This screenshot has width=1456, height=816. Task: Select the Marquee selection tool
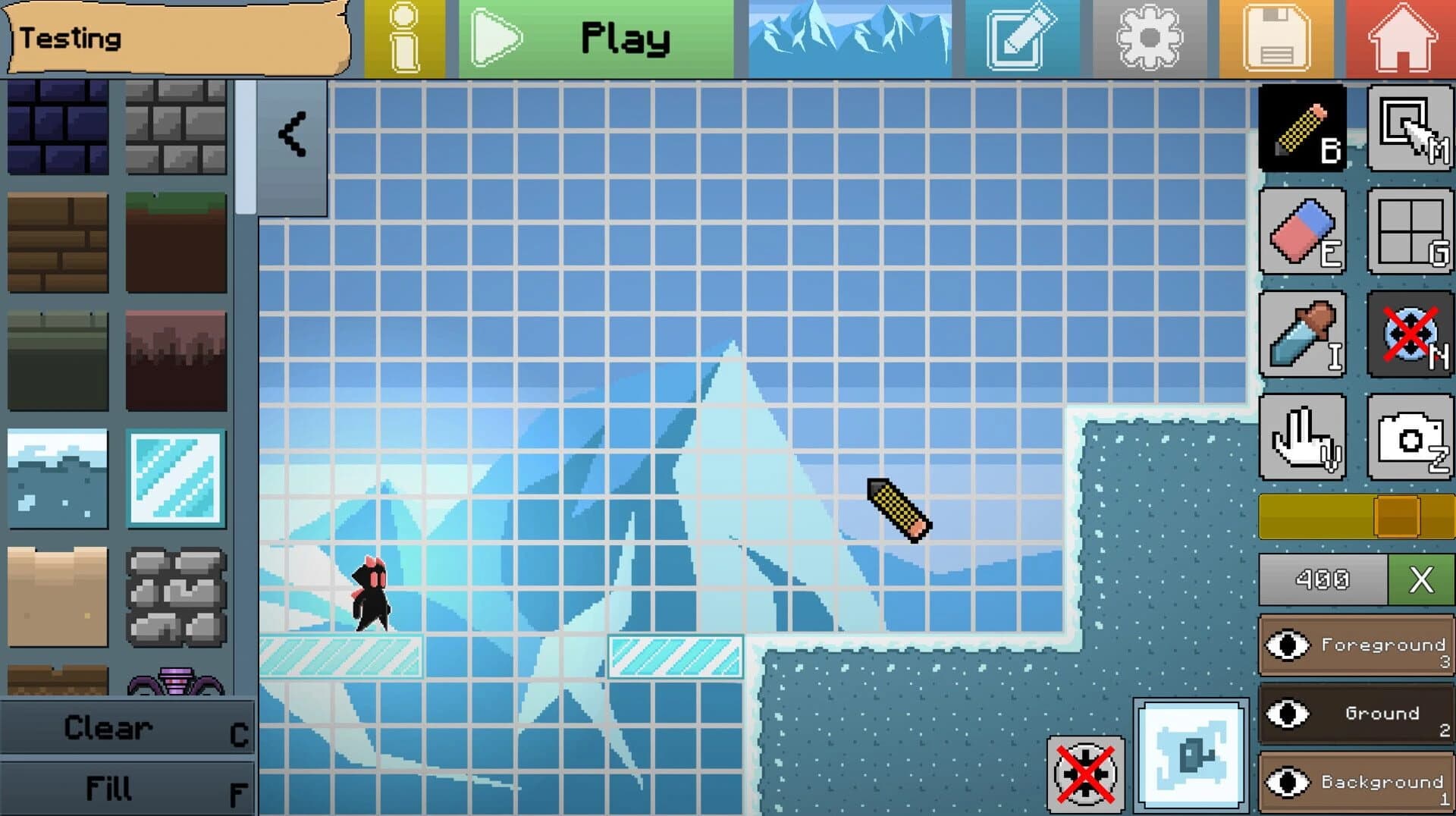(1409, 127)
